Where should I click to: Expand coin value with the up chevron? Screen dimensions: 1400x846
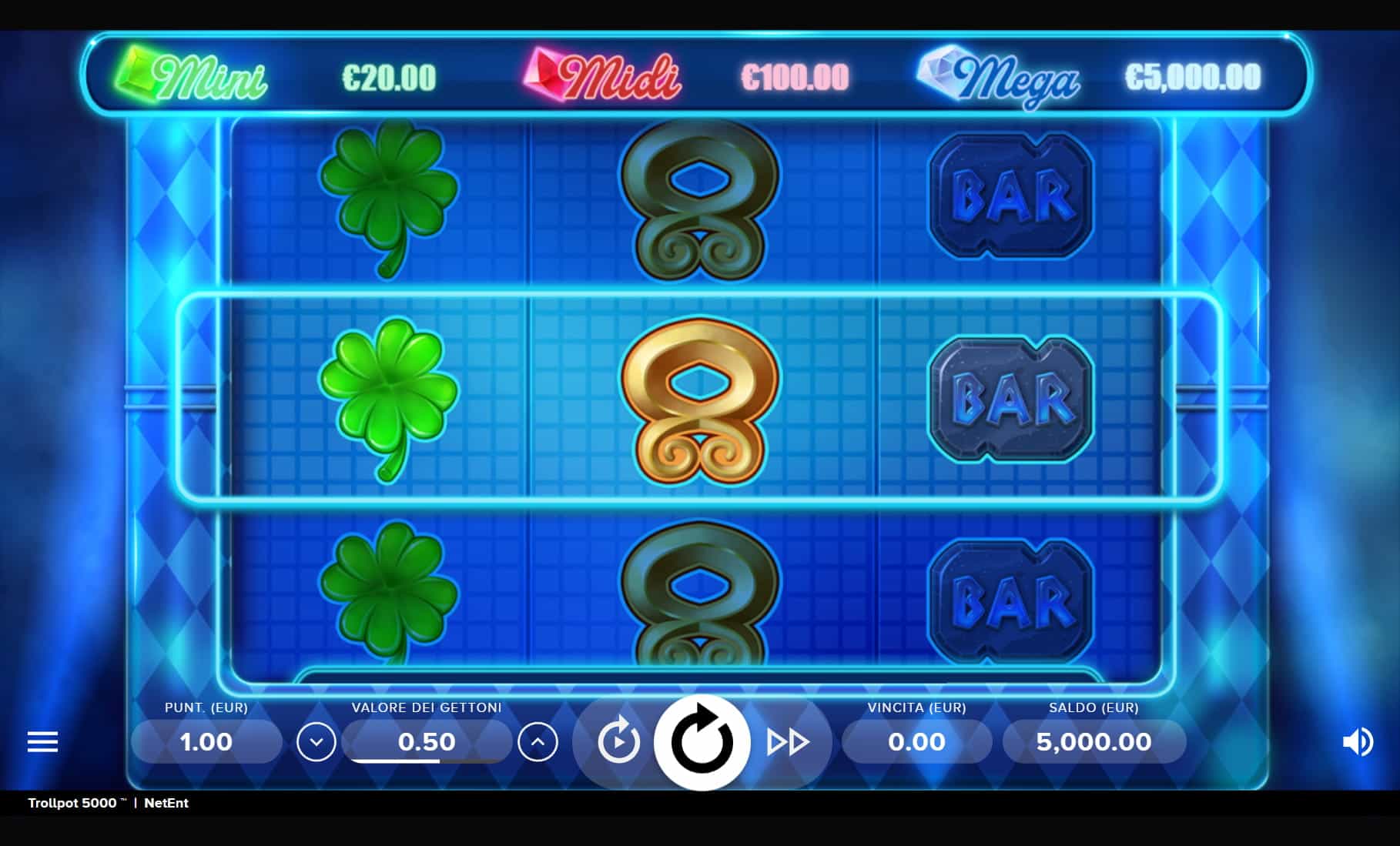[538, 741]
